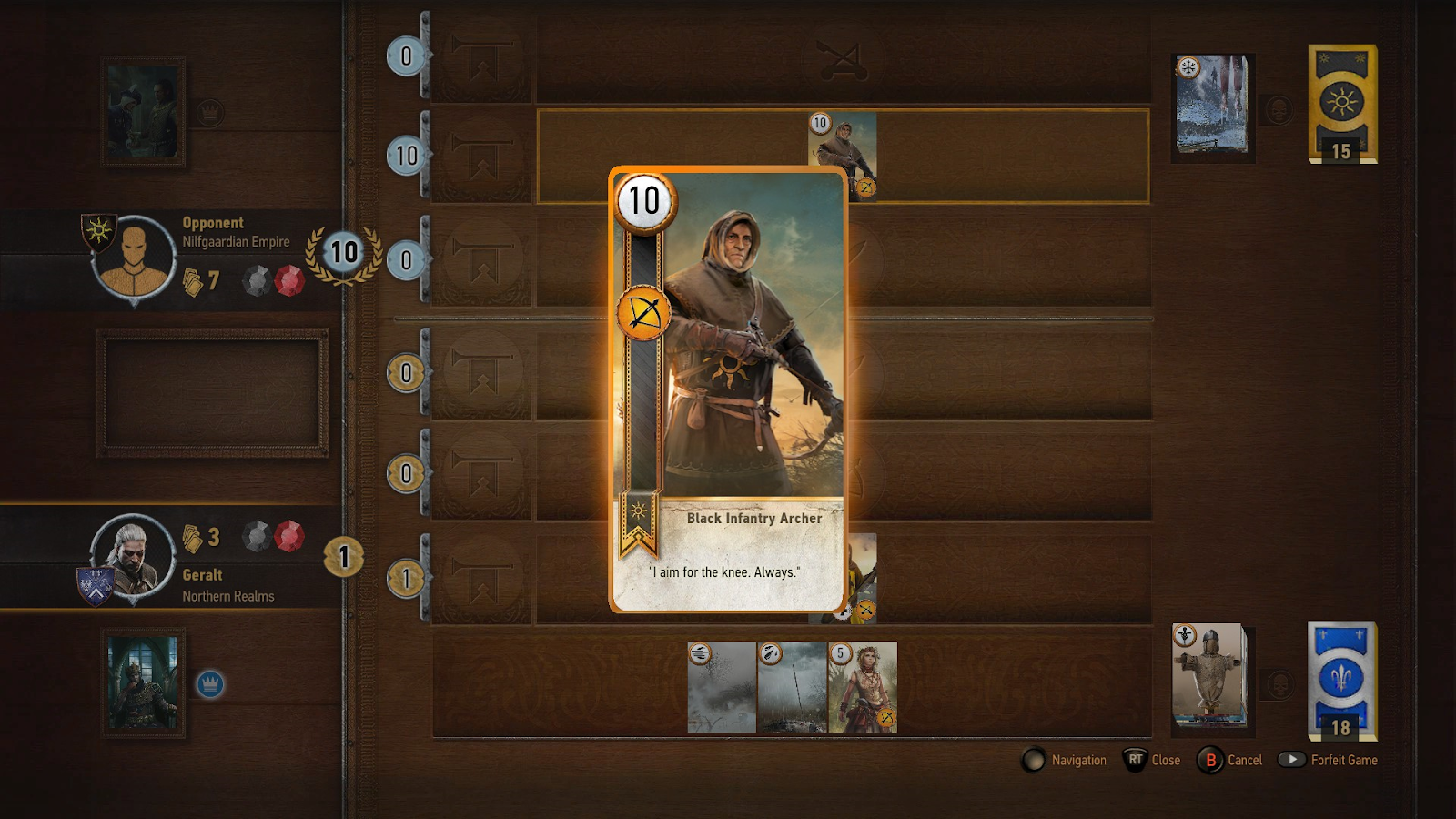Choose the fog weather card in hand
Image resolution: width=1456 pixels, height=819 pixels.
pyautogui.click(x=722, y=687)
